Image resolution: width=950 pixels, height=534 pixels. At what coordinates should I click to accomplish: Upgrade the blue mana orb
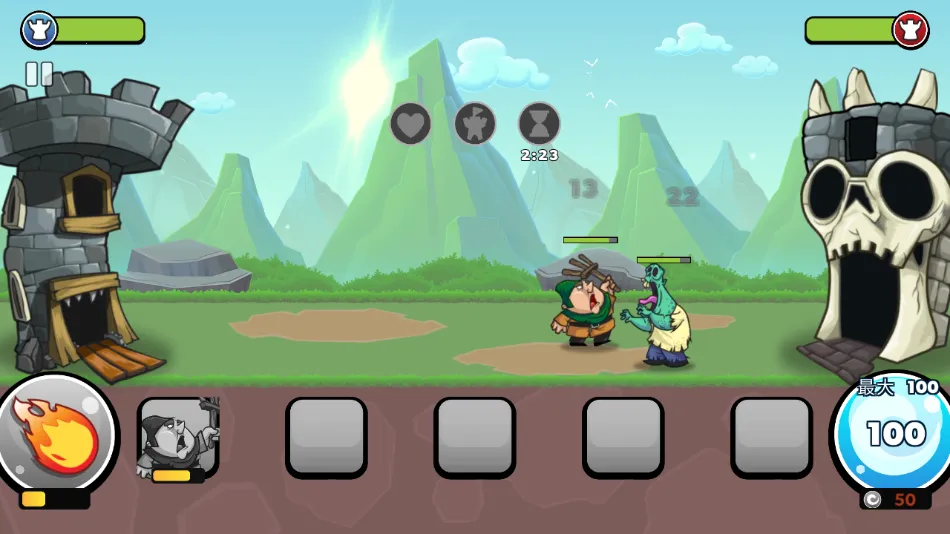[889, 433]
